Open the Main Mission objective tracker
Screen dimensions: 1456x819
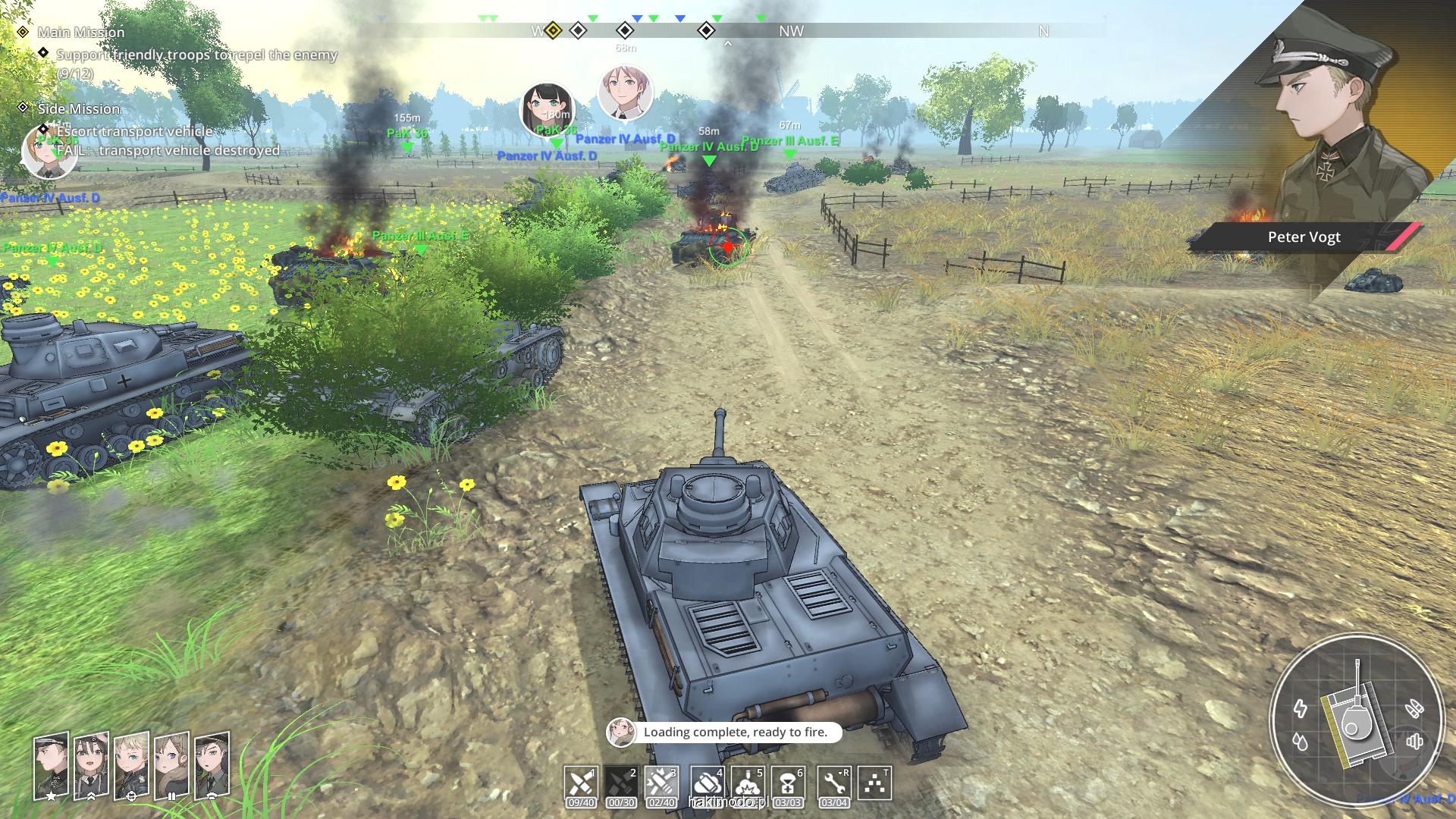point(81,32)
